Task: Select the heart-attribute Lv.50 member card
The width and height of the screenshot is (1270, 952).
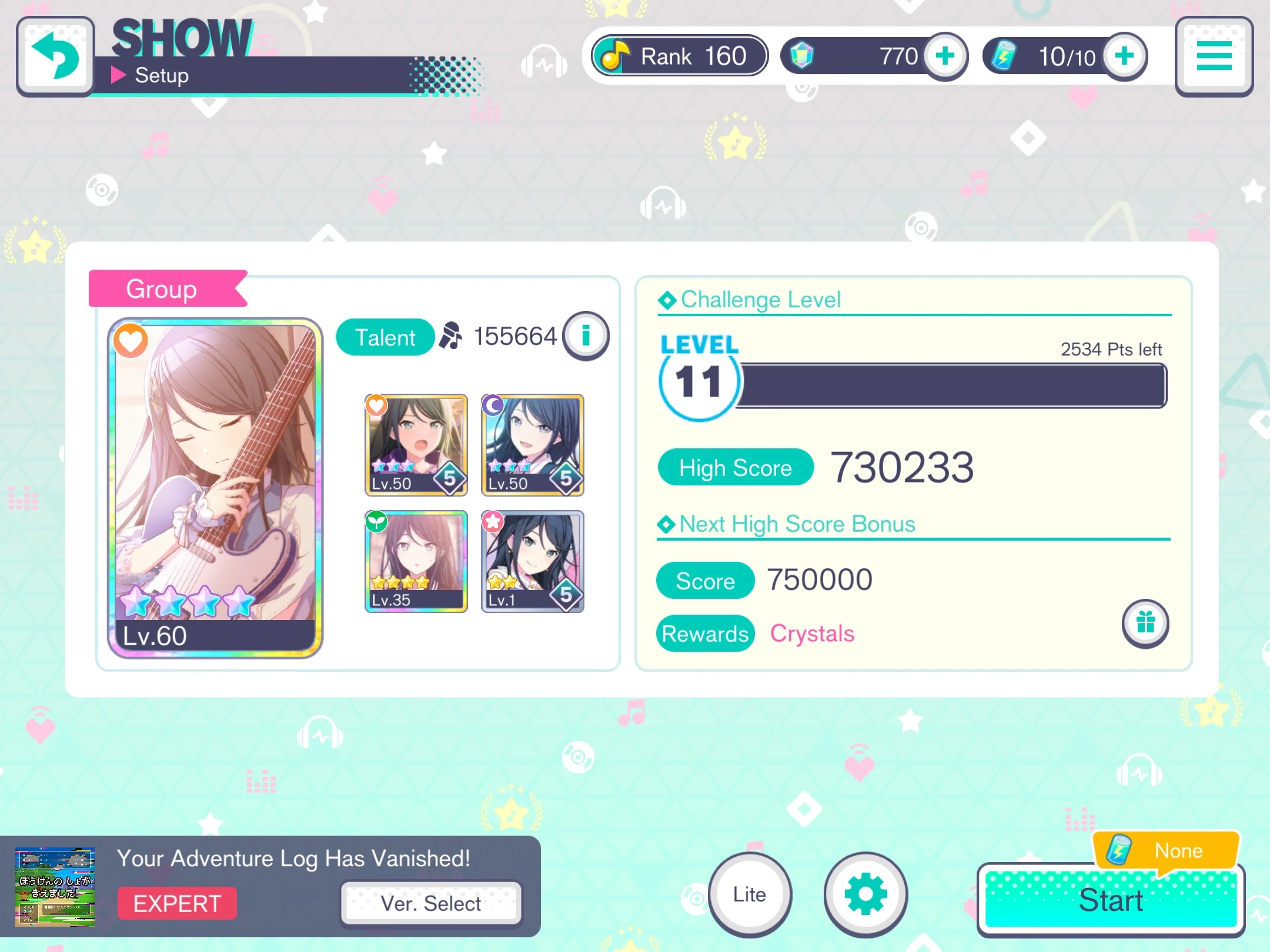Action: [416, 445]
